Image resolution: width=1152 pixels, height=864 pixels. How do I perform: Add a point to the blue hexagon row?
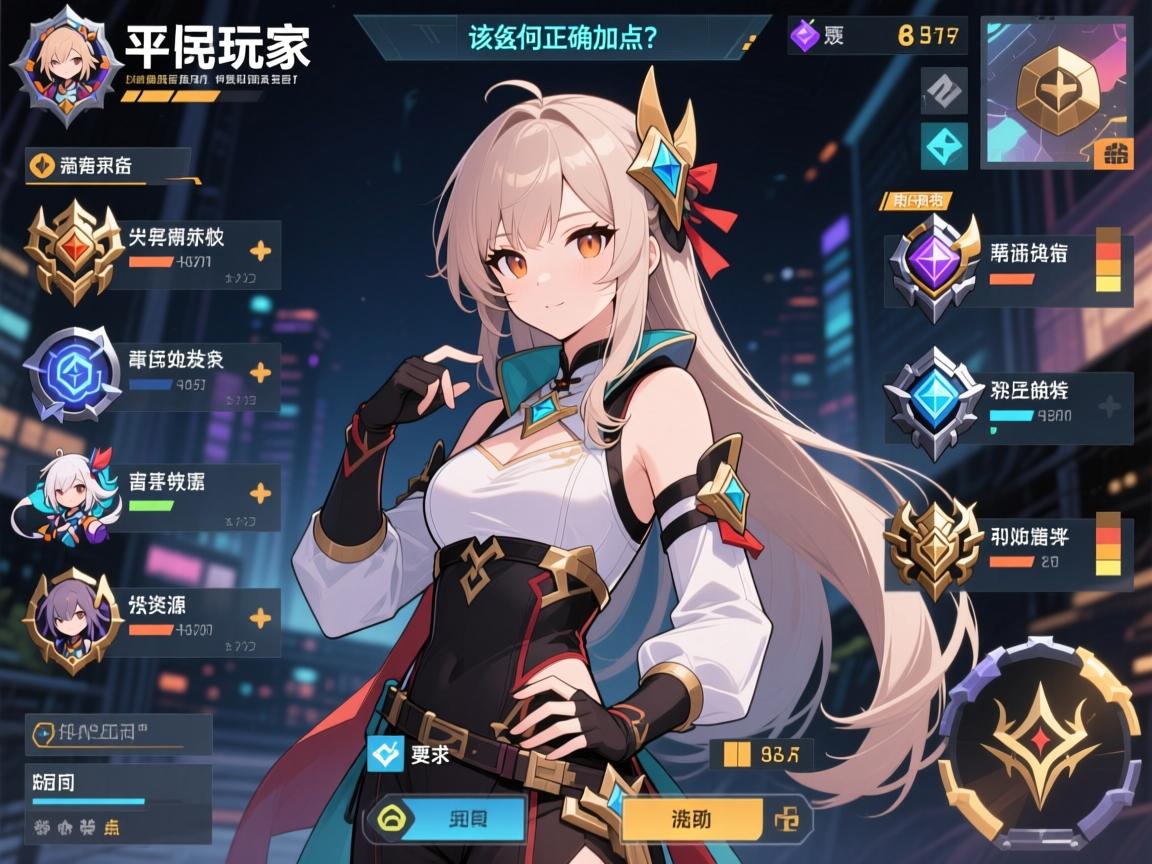pyautogui.click(x=259, y=373)
